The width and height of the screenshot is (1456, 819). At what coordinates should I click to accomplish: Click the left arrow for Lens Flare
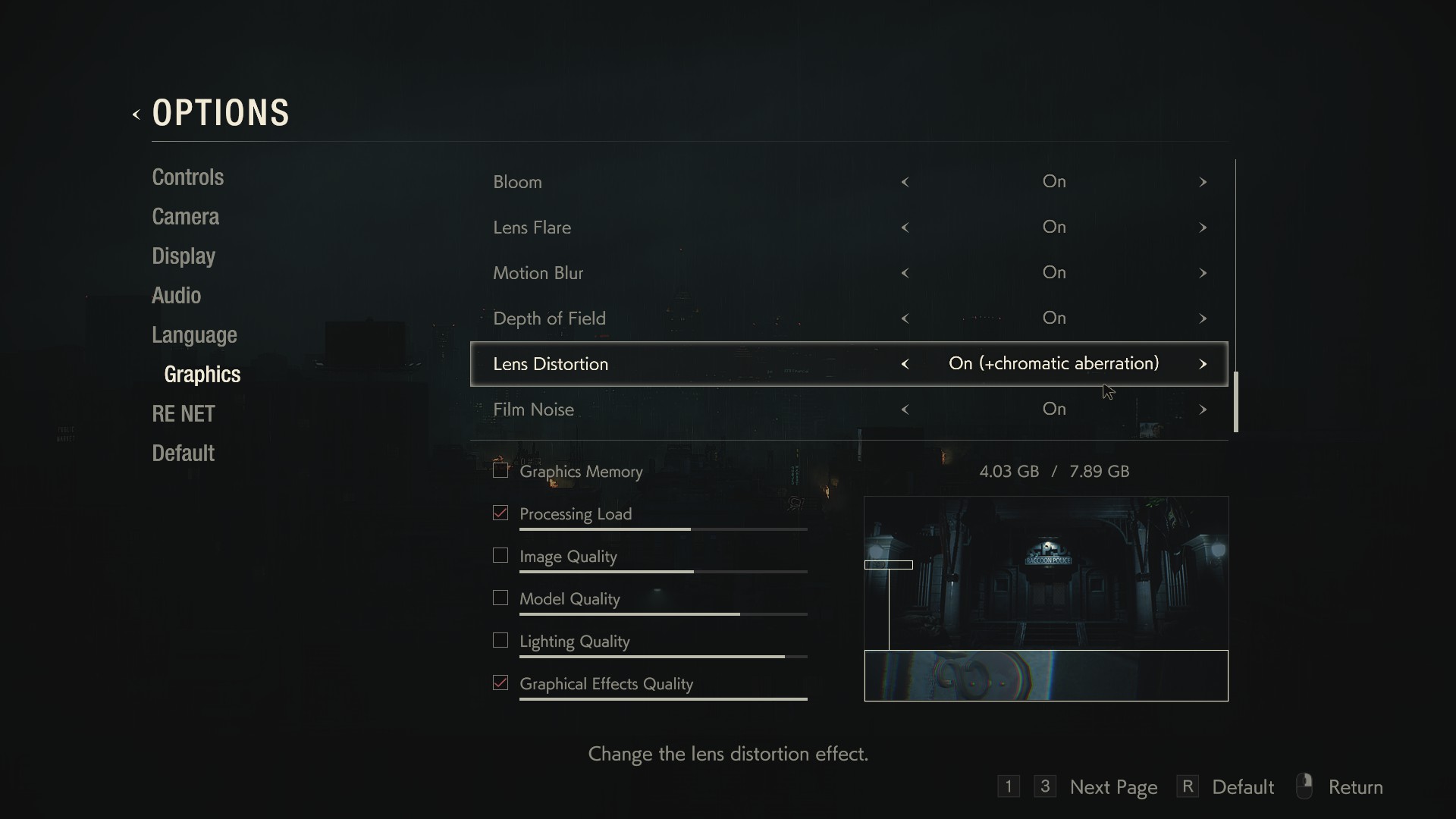click(x=905, y=227)
